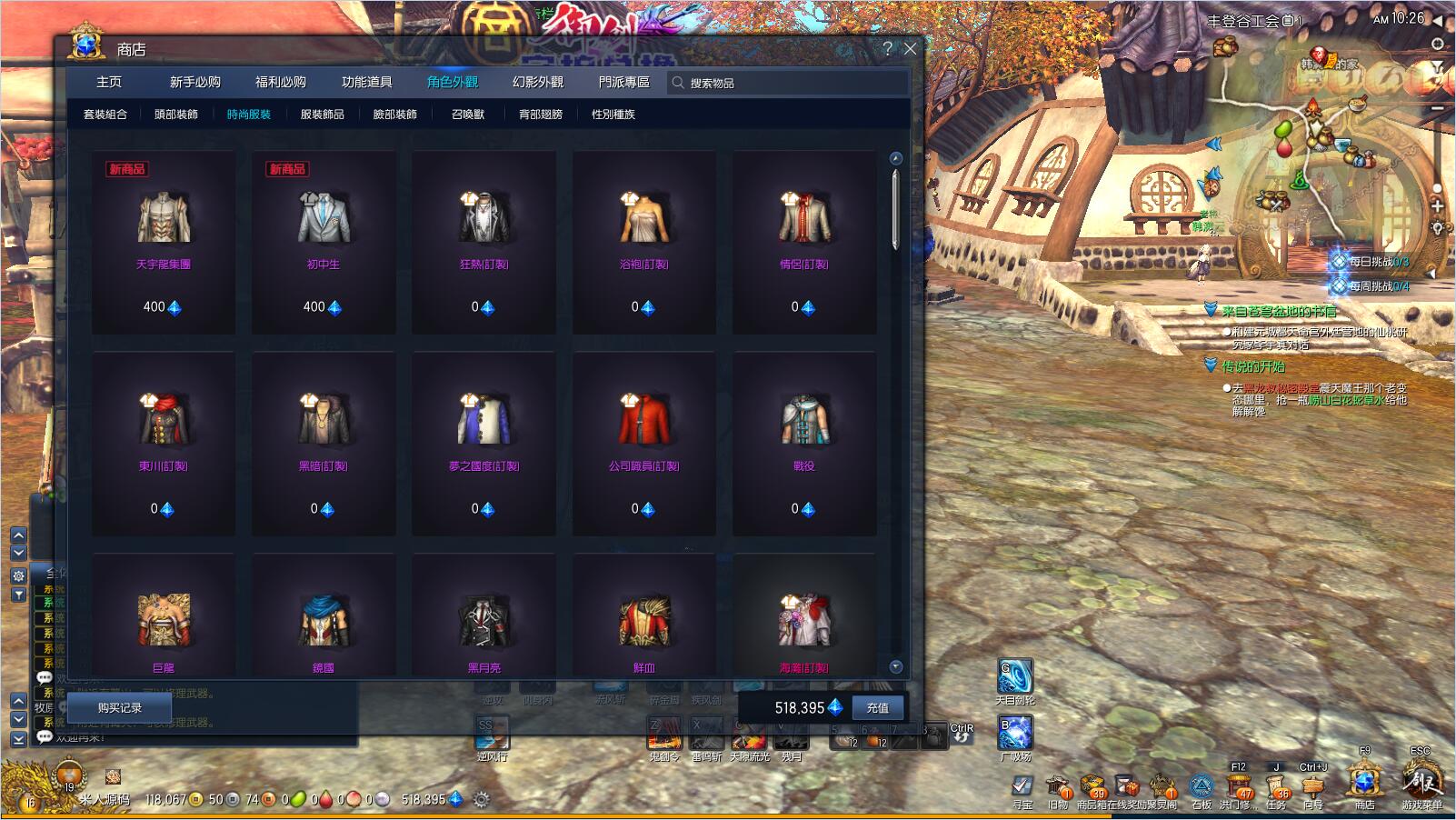Open the 新手必购 tab
This screenshot has width=1456, height=820.
coord(194,82)
